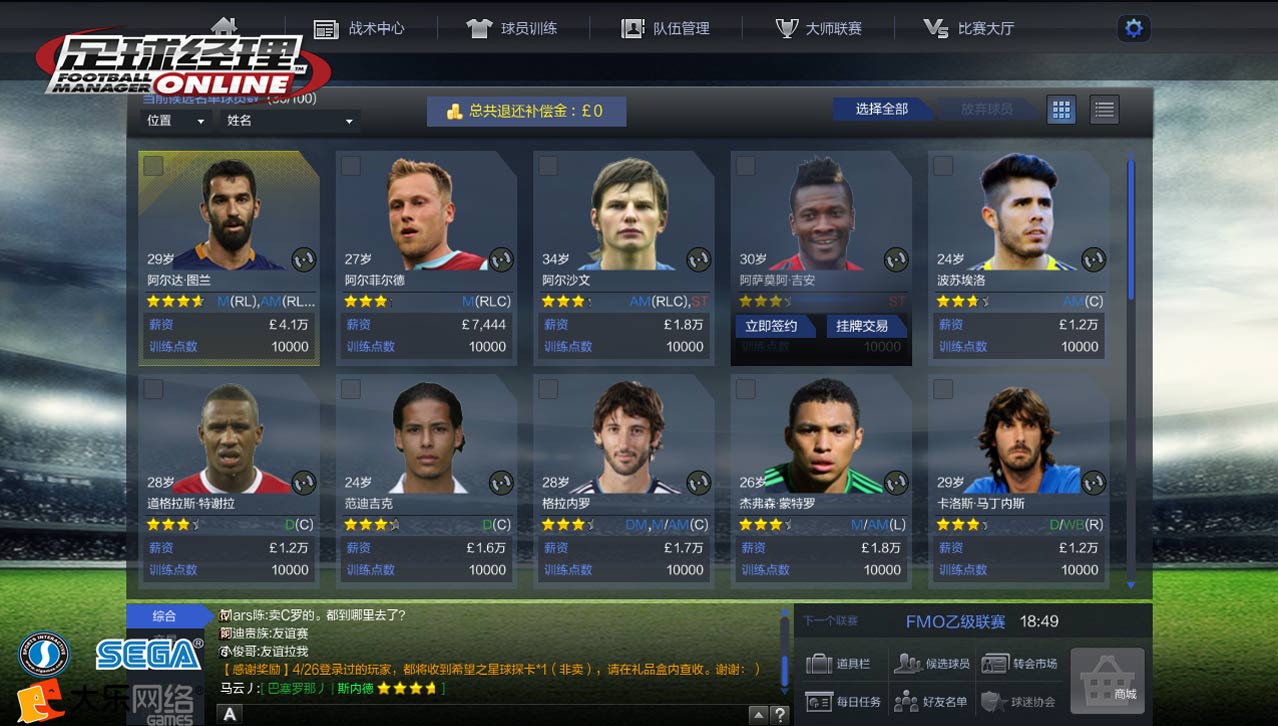Switch to grid view layout

1061,110
